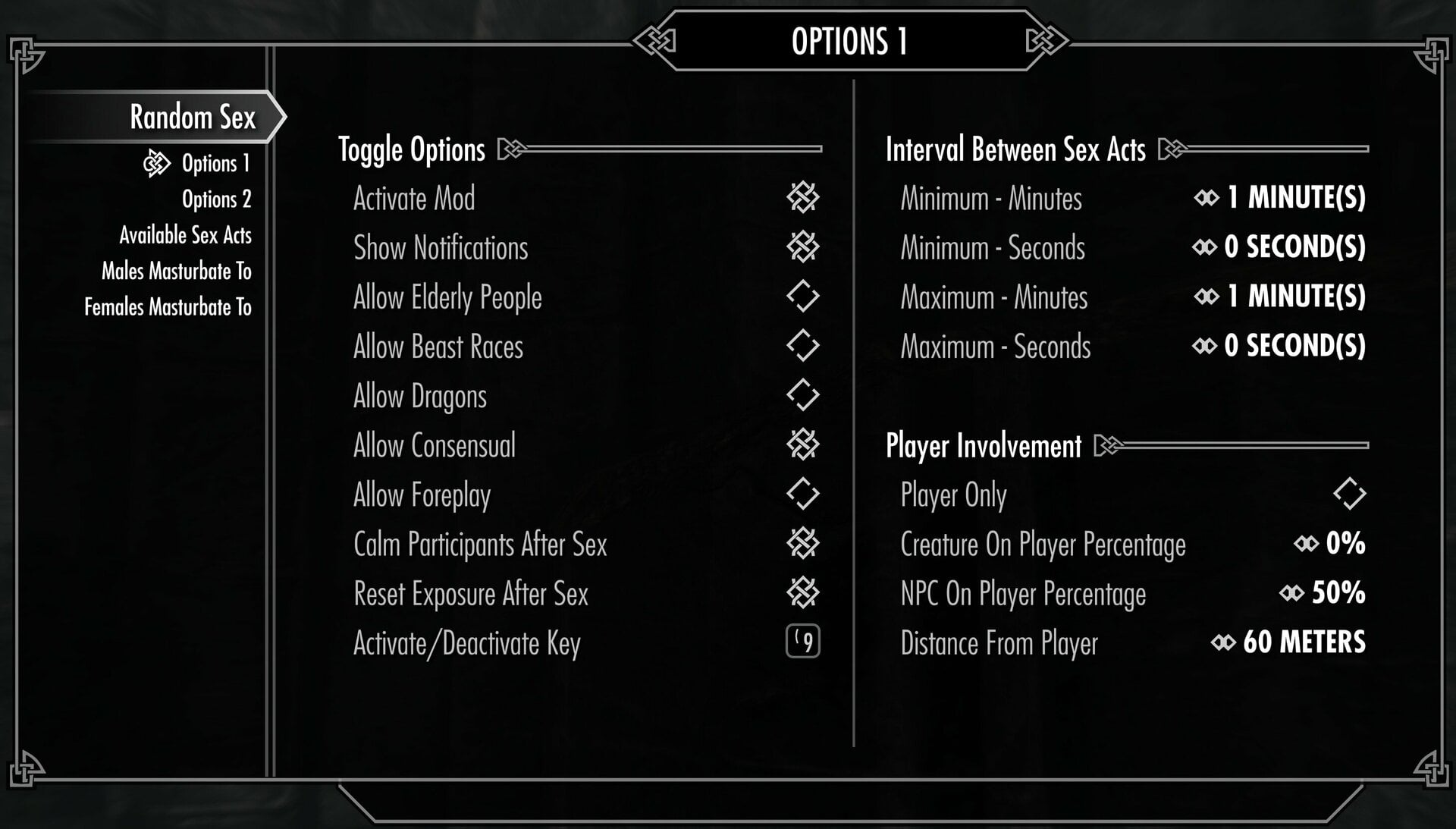Enable the Player Only option
Screen dimensions: 1456x829
1349,495
